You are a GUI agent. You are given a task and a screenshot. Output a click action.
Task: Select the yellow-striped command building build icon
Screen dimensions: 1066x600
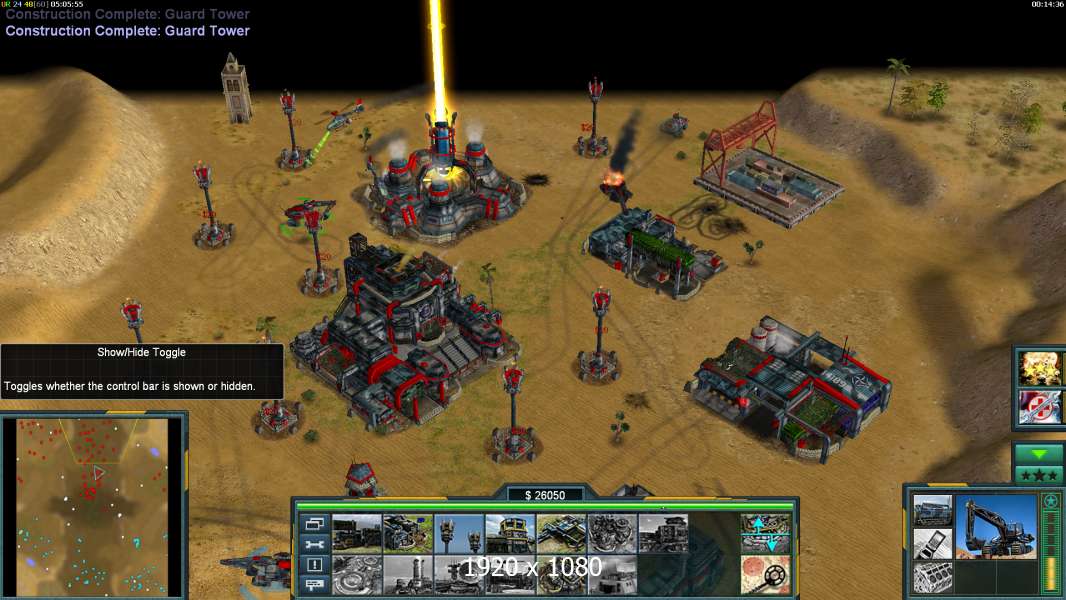tap(510, 534)
